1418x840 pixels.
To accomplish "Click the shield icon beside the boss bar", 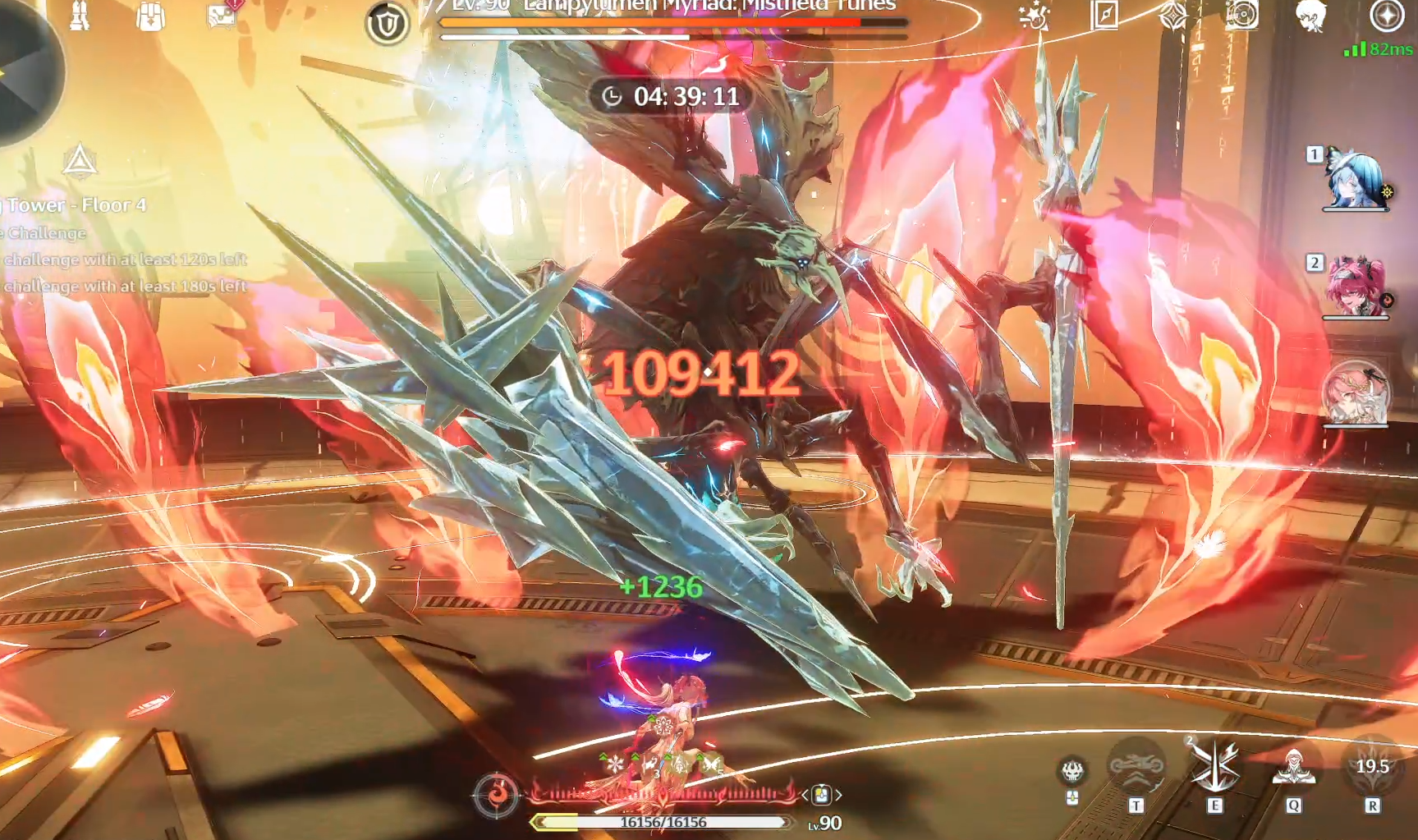I will (x=387, y=24).
